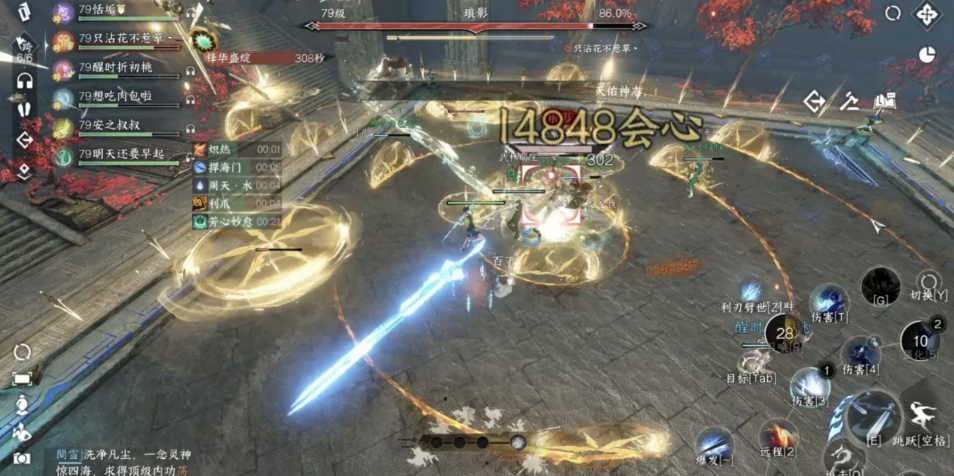Screen dimensions: 954x476
Task: Open the diamond-shaped main menu icon
Action: click(x=927, y=16)
